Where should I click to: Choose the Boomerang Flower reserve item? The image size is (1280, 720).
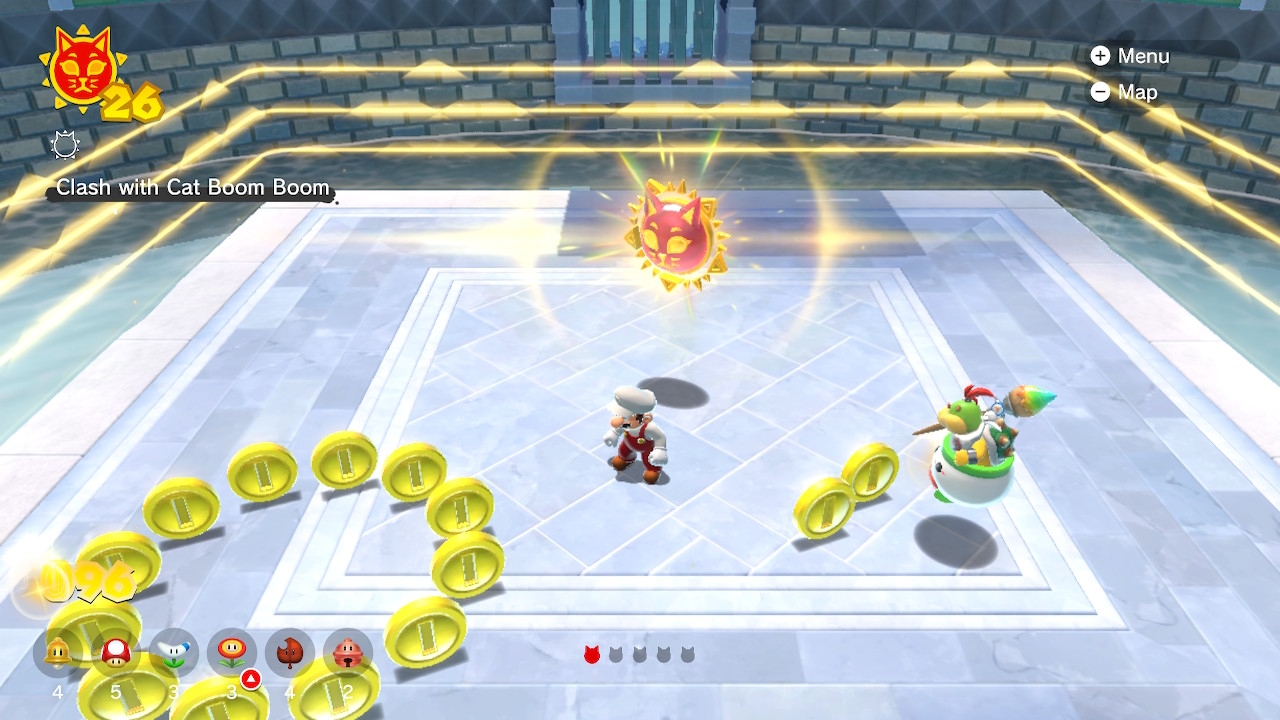click(x=174, y=653)
